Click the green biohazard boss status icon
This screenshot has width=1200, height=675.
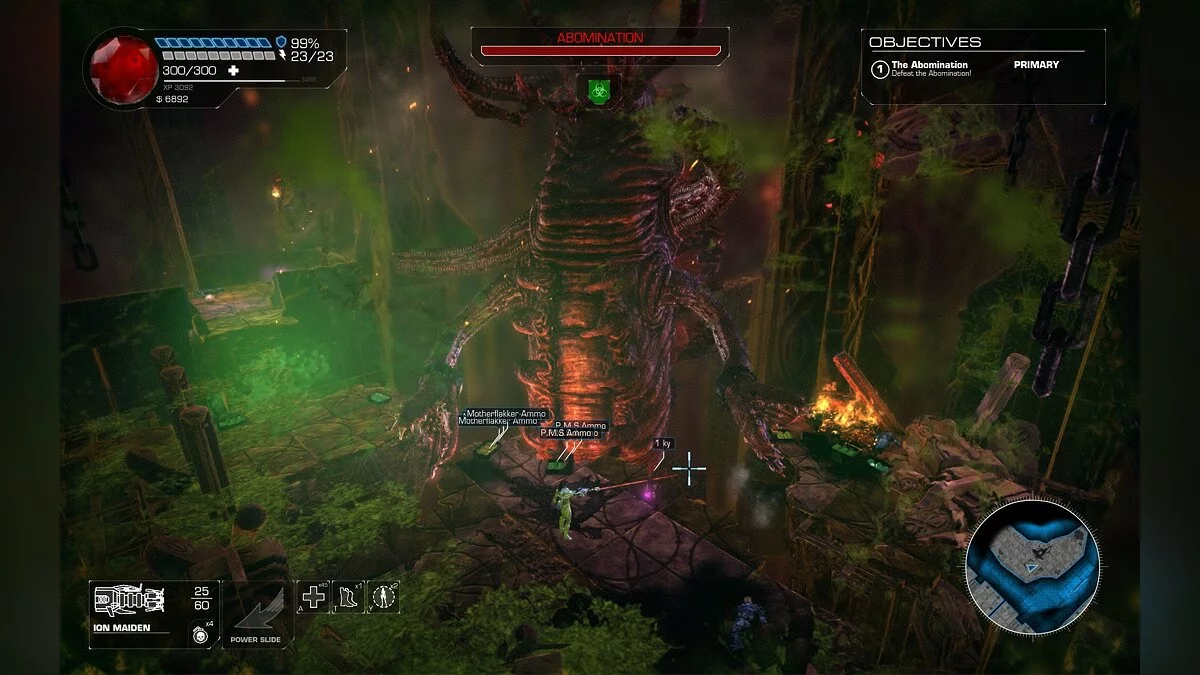click(x=598, y=88)
